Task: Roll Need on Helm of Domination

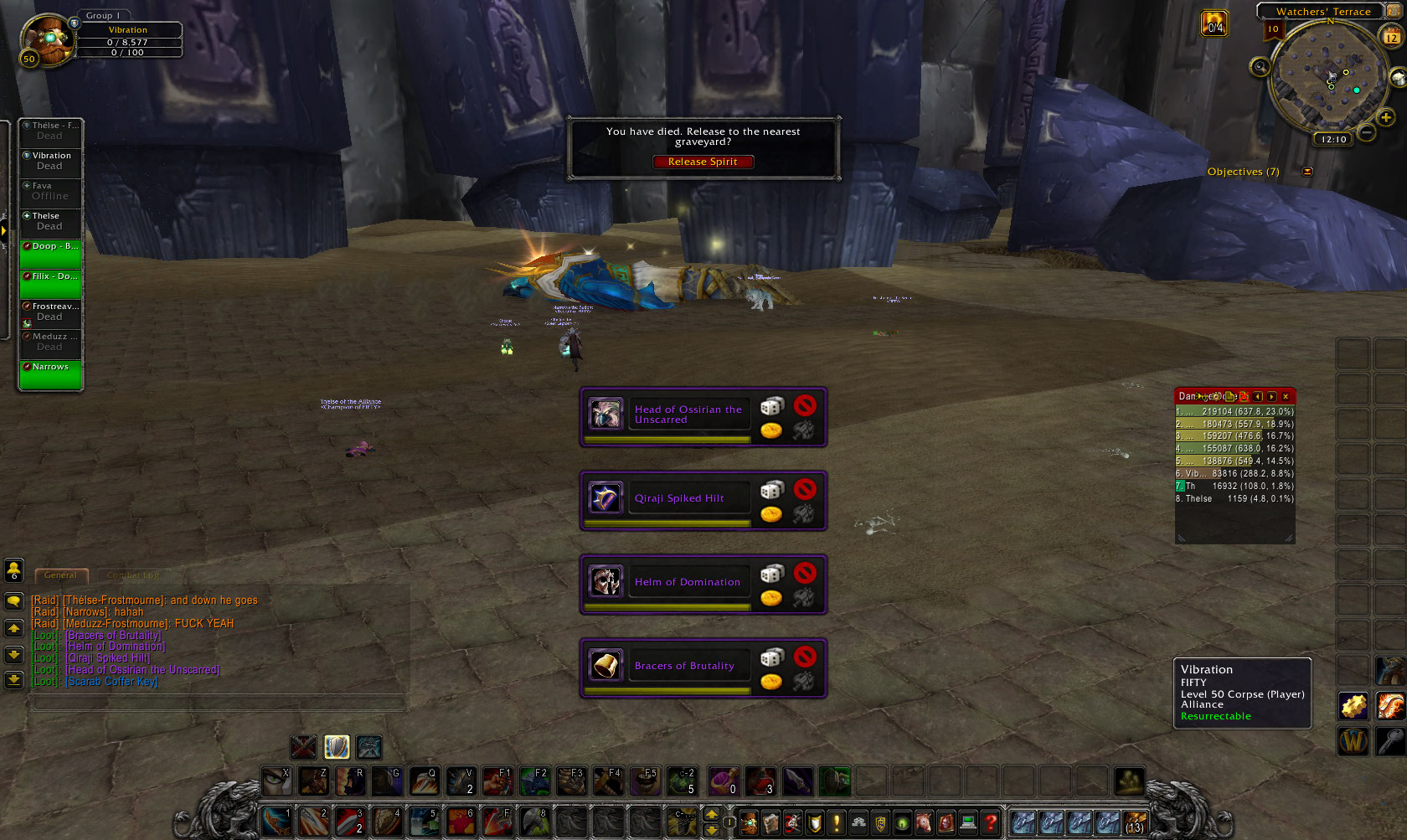Action: point(771,574)
